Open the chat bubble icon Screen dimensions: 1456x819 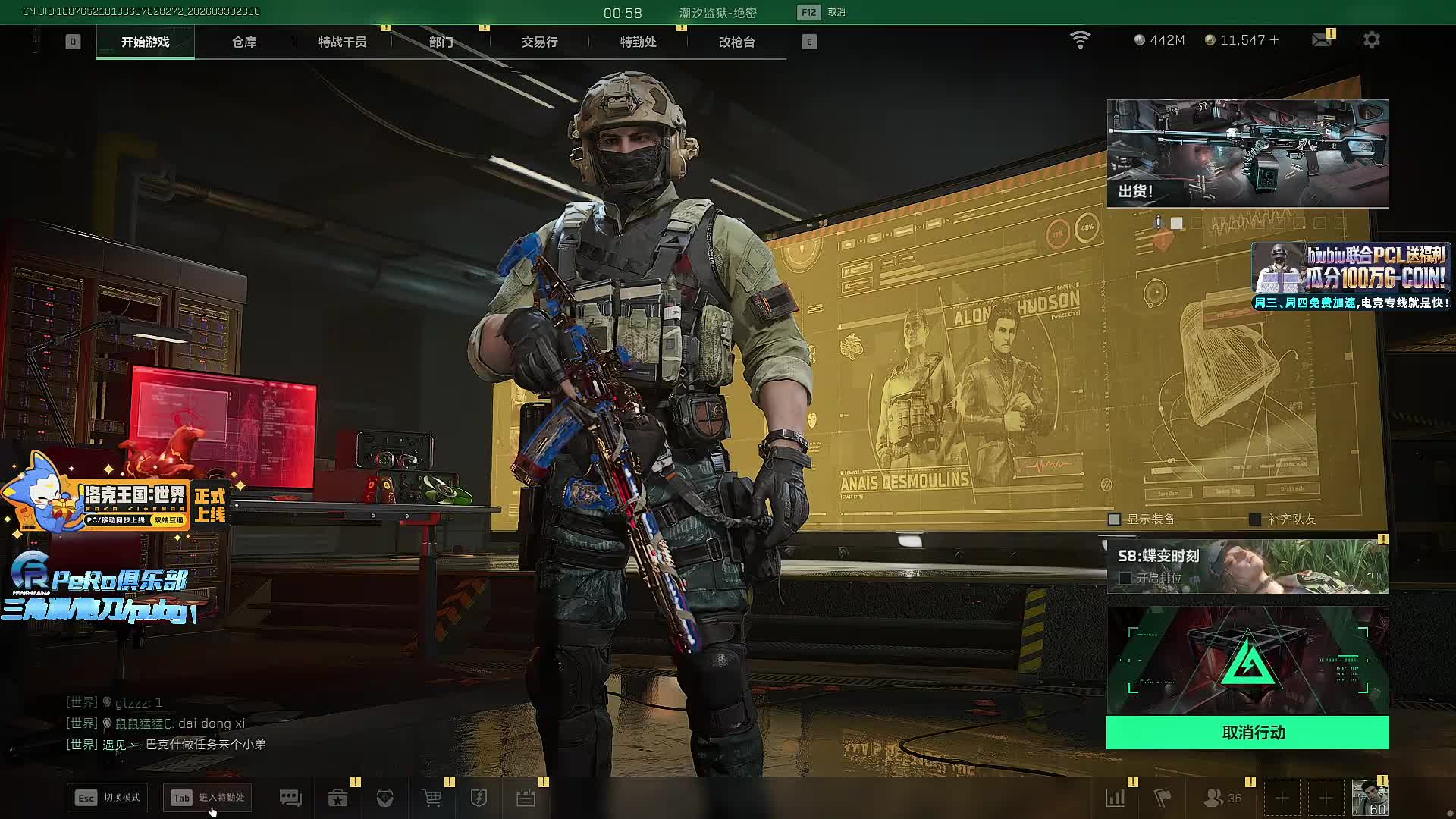coord(290,798)
